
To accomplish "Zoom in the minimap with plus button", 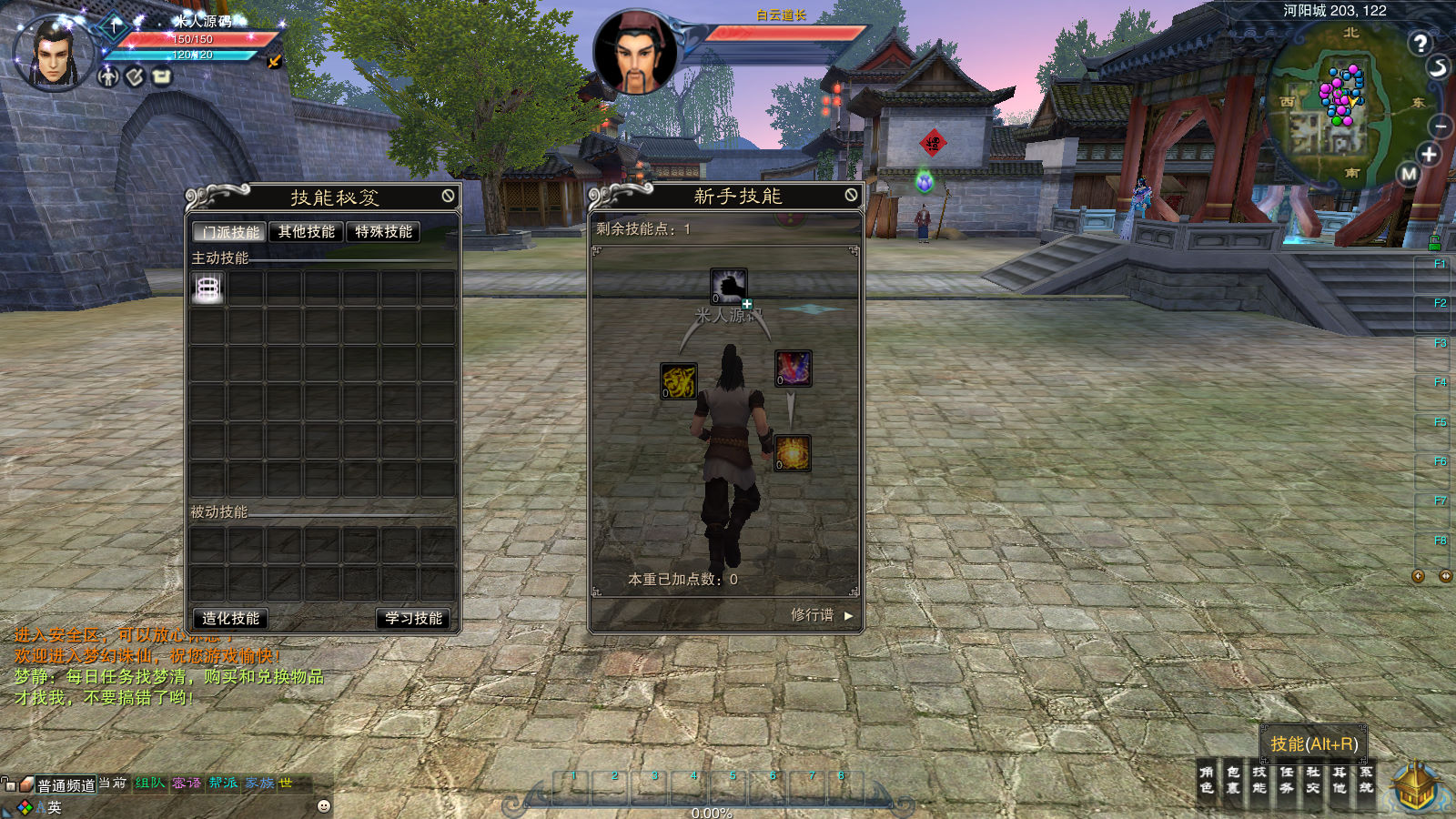I will [1429, 155].
